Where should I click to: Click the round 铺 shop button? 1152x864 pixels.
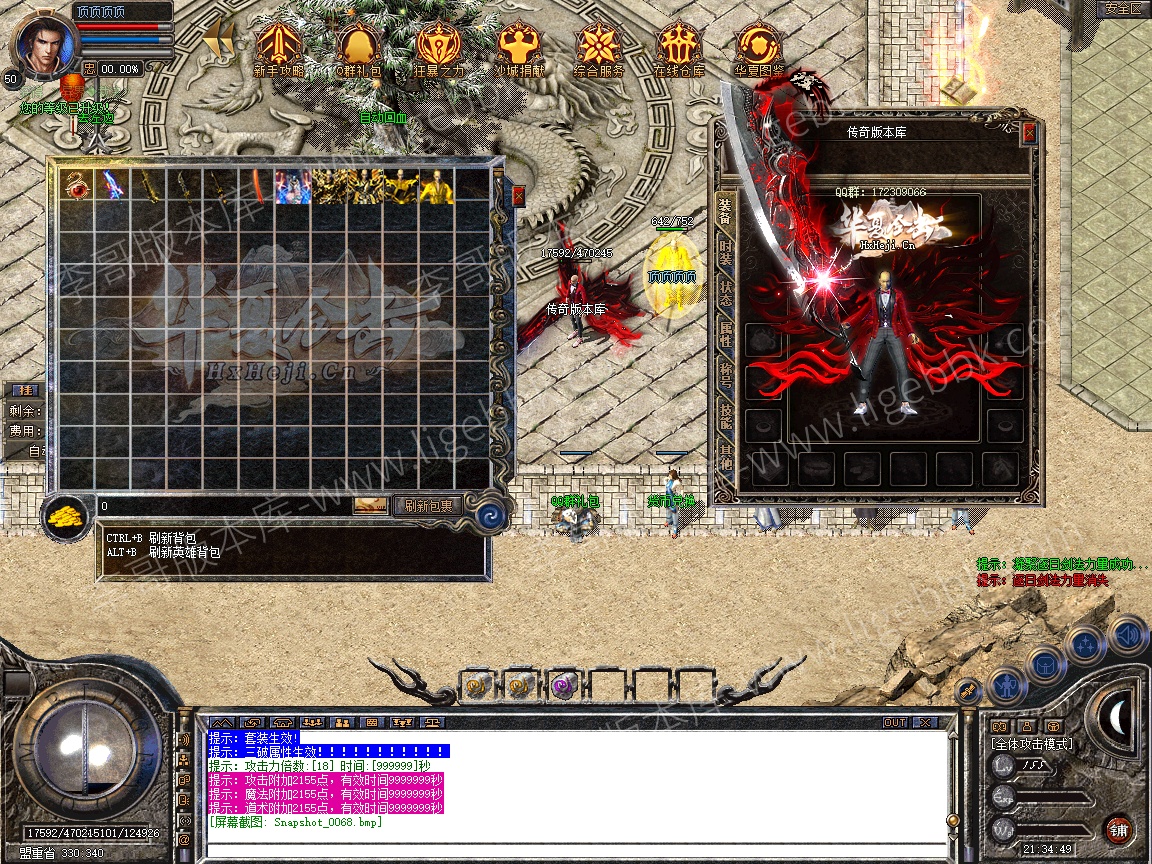[1117, 829]
